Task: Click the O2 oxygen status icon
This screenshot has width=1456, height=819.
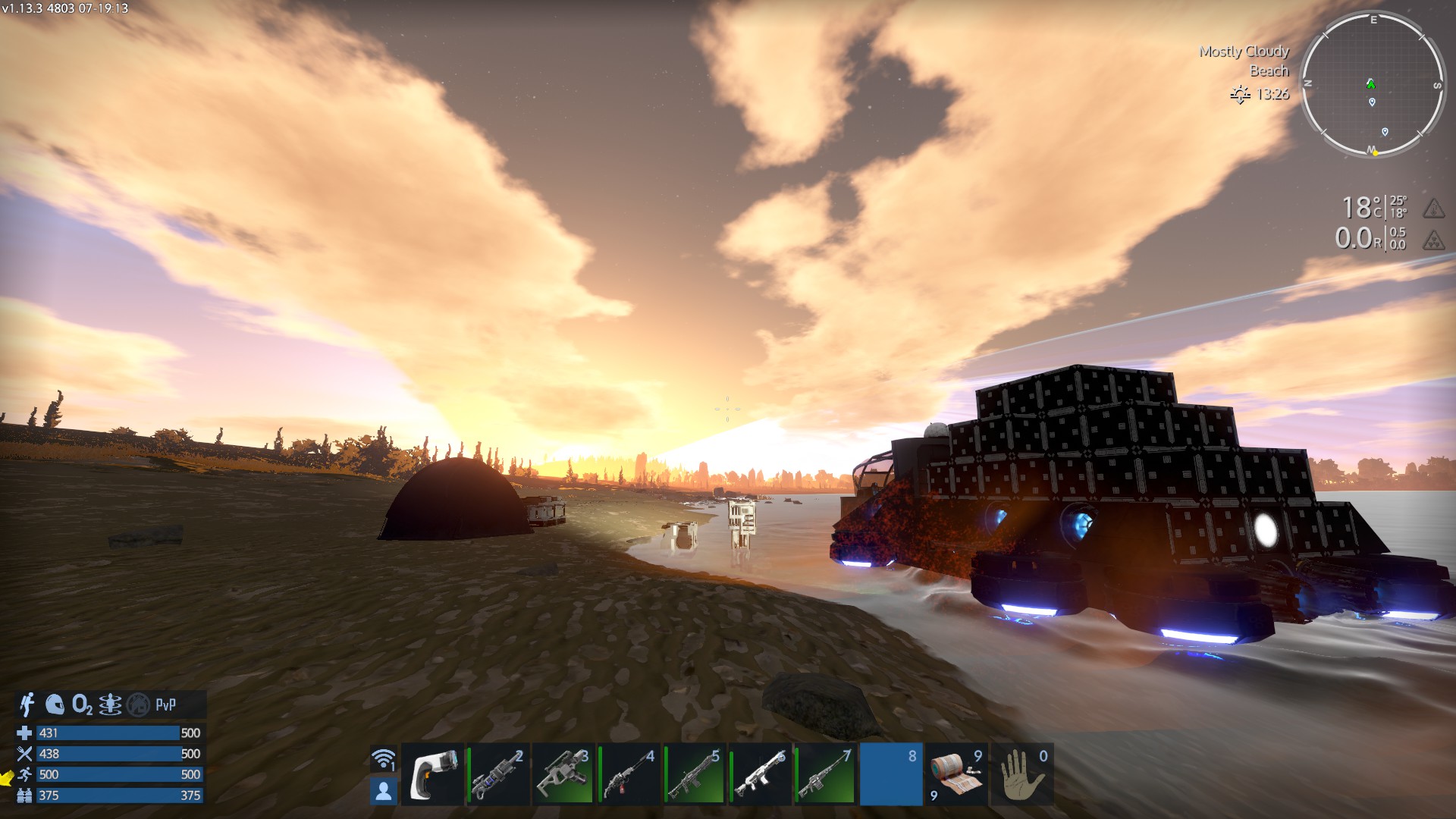Action: 82,705
